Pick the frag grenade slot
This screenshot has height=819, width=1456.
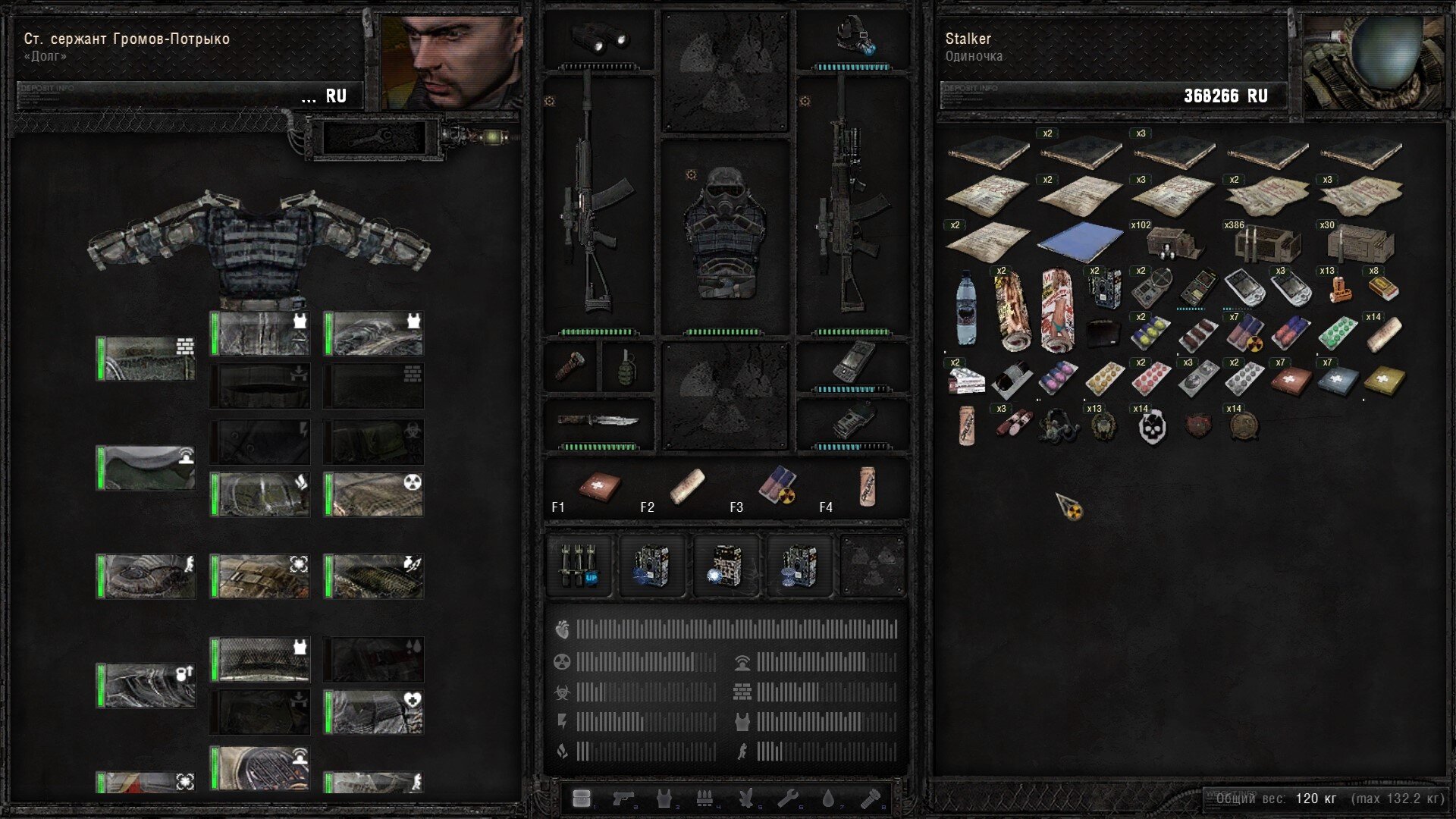[x=626, y=366]
